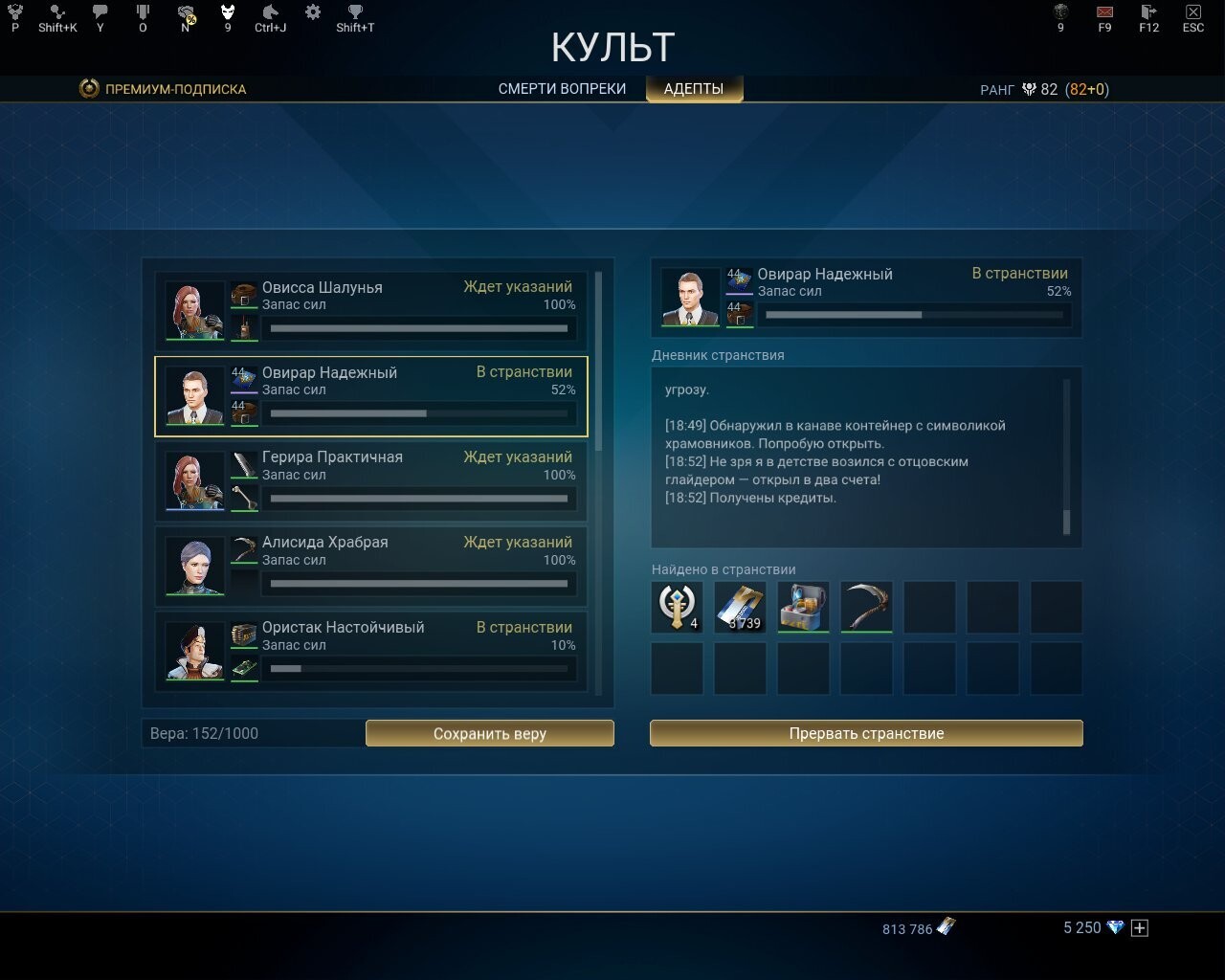
Task: Open the Адепты tab
Action: coord(694,88)
